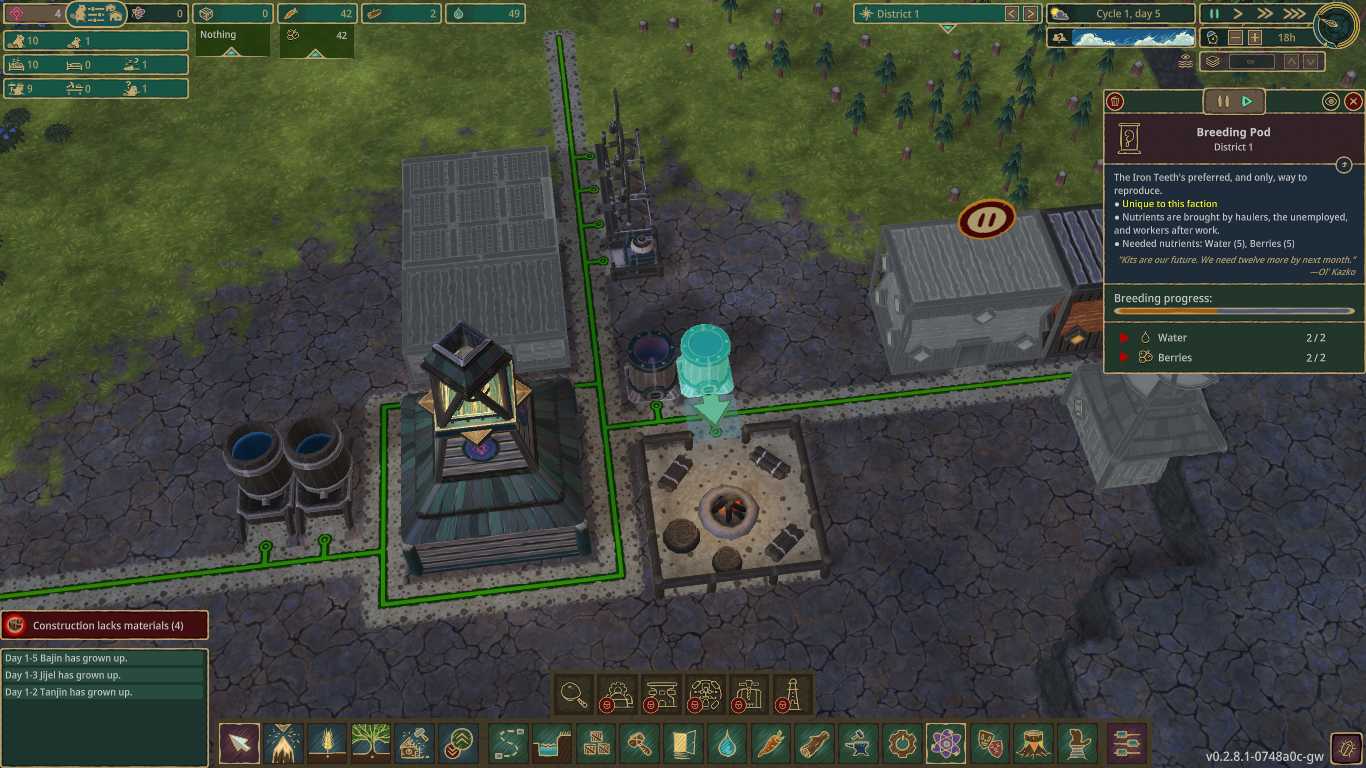Click the Construction lacks materials warning
The image size is (1366, 768).
pos(105,625)
